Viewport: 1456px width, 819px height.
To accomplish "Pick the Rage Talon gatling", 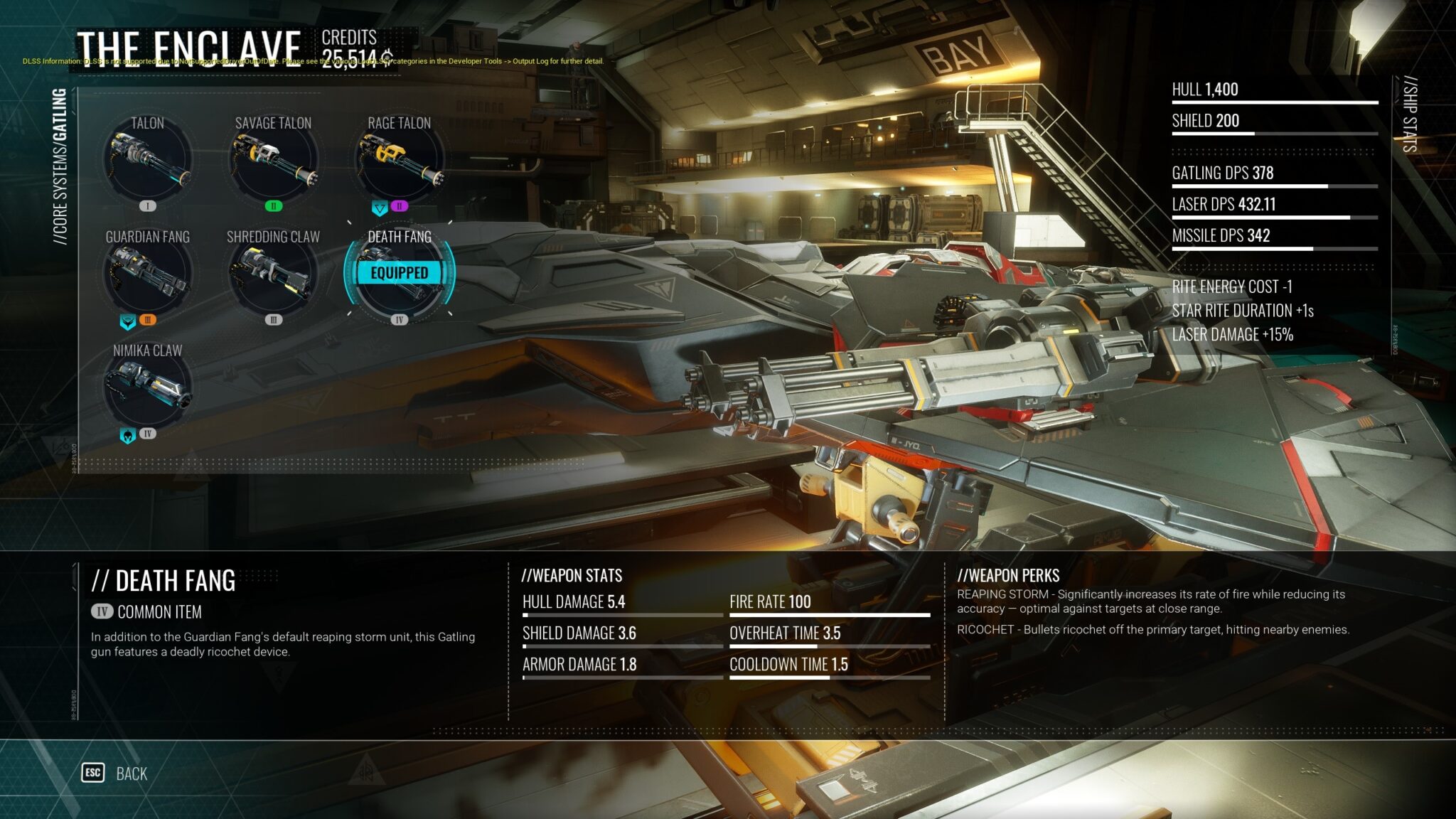I will coord(399,161).
